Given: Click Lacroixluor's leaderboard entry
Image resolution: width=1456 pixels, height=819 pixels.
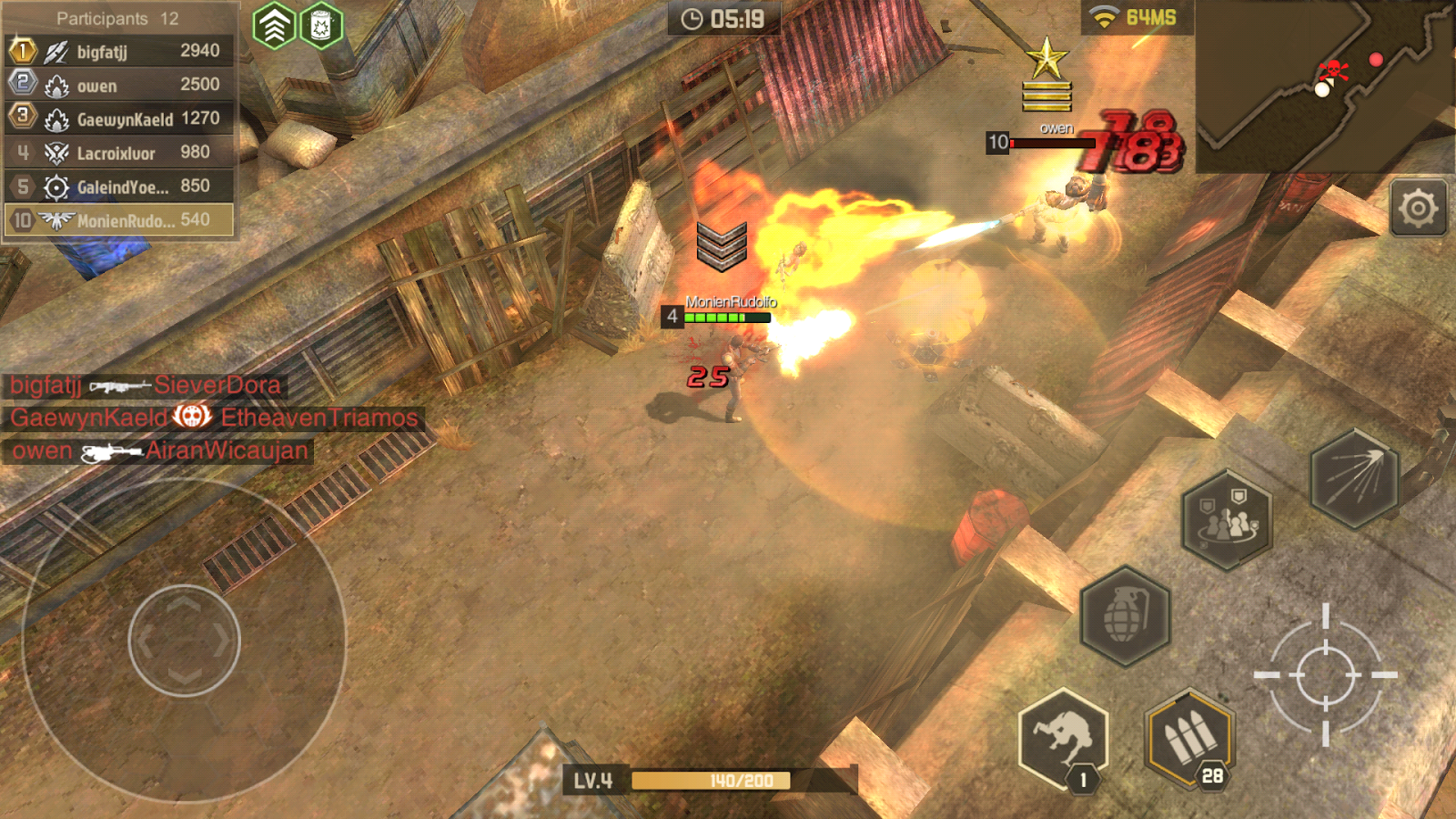Looking at the screenshot, I should click(x=120, y=152).
